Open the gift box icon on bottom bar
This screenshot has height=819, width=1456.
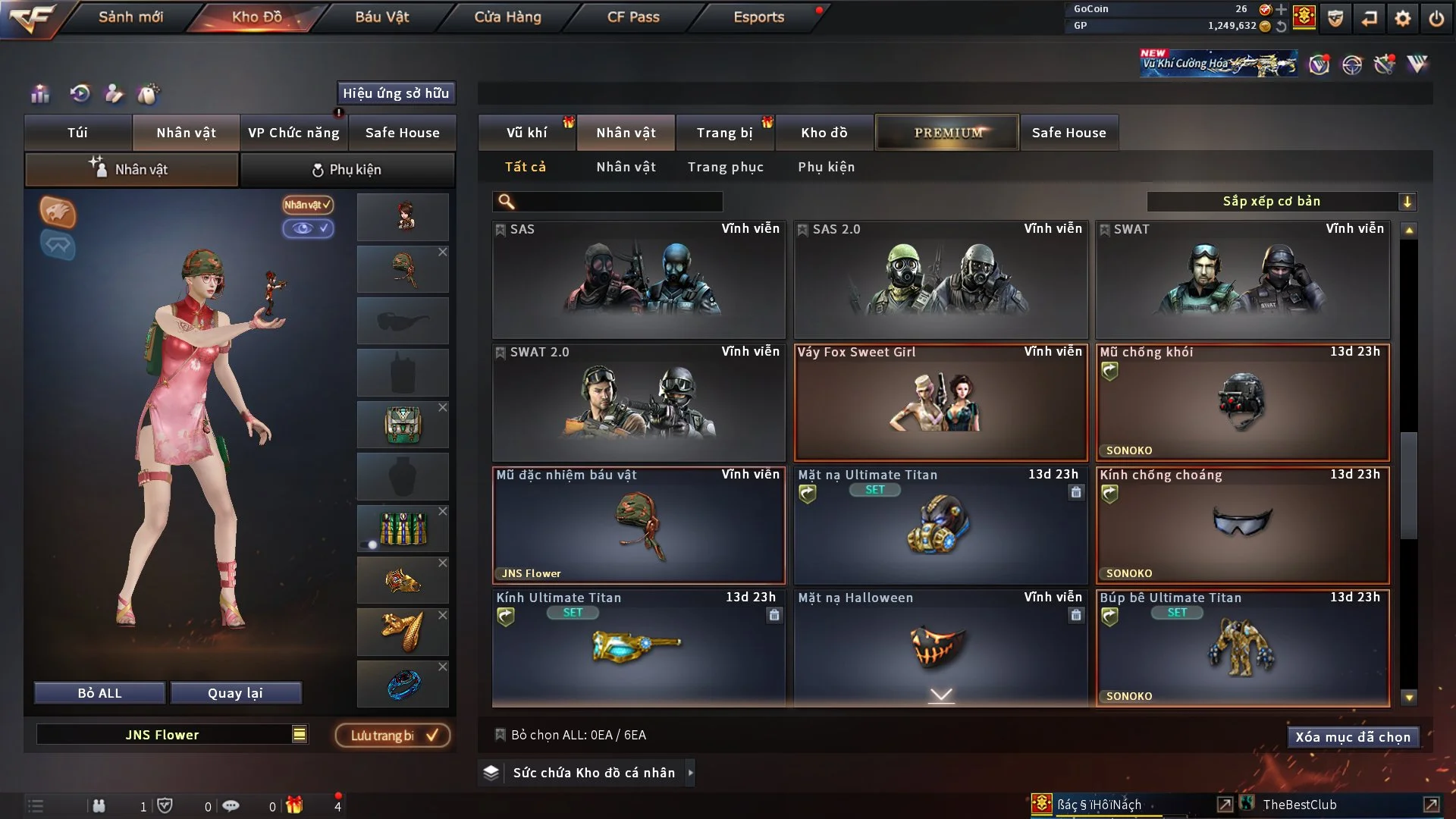tap(296, 806)
